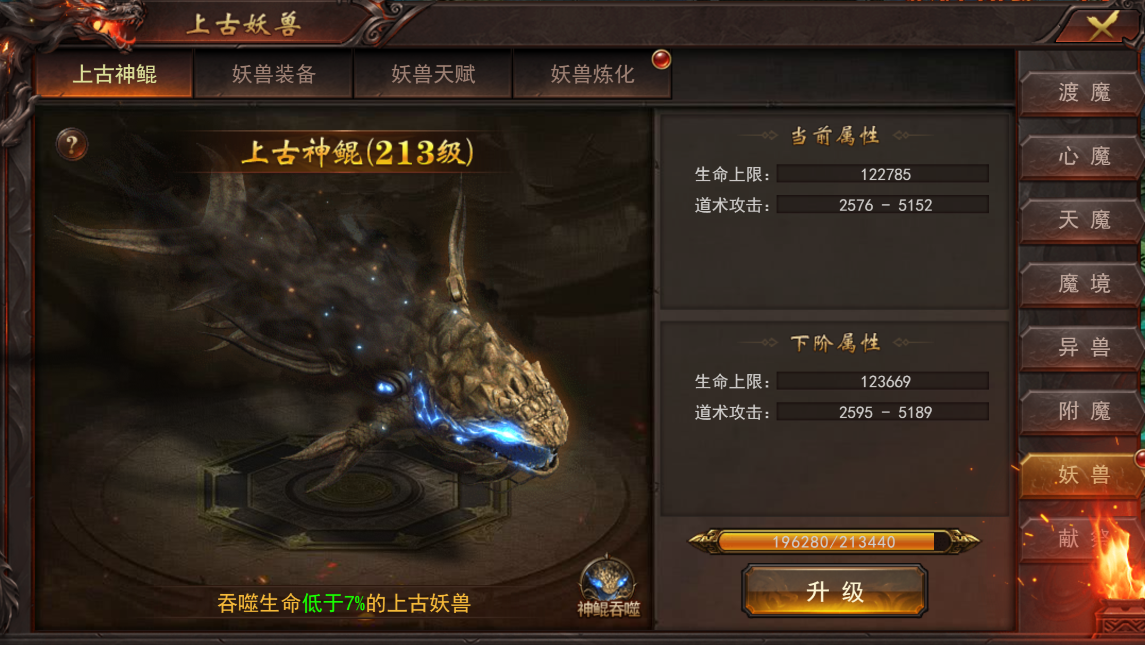Close the 上古妖兽 panel

click(x=1102, y=26)
